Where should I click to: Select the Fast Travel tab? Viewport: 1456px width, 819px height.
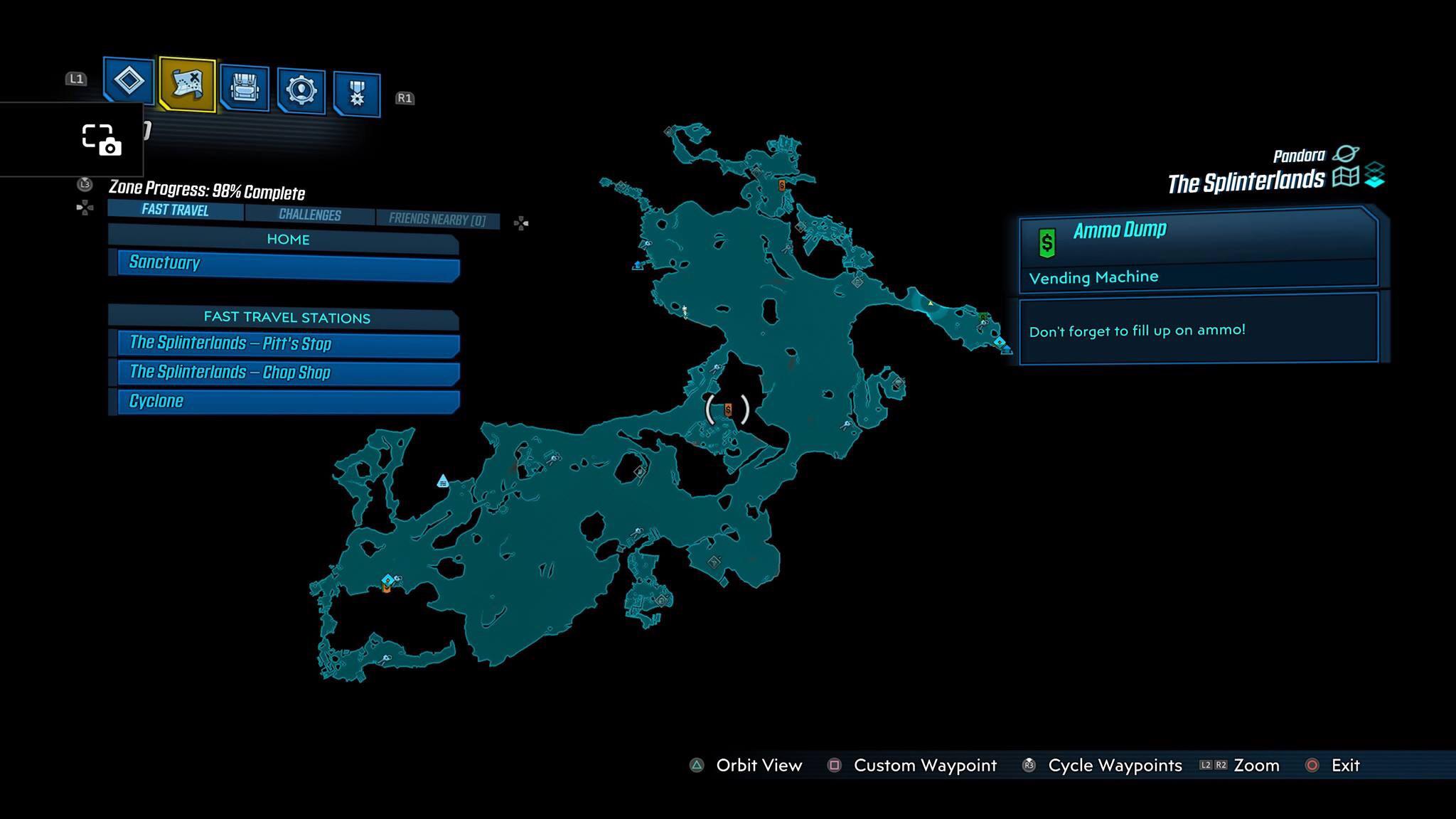coord(174,210)
